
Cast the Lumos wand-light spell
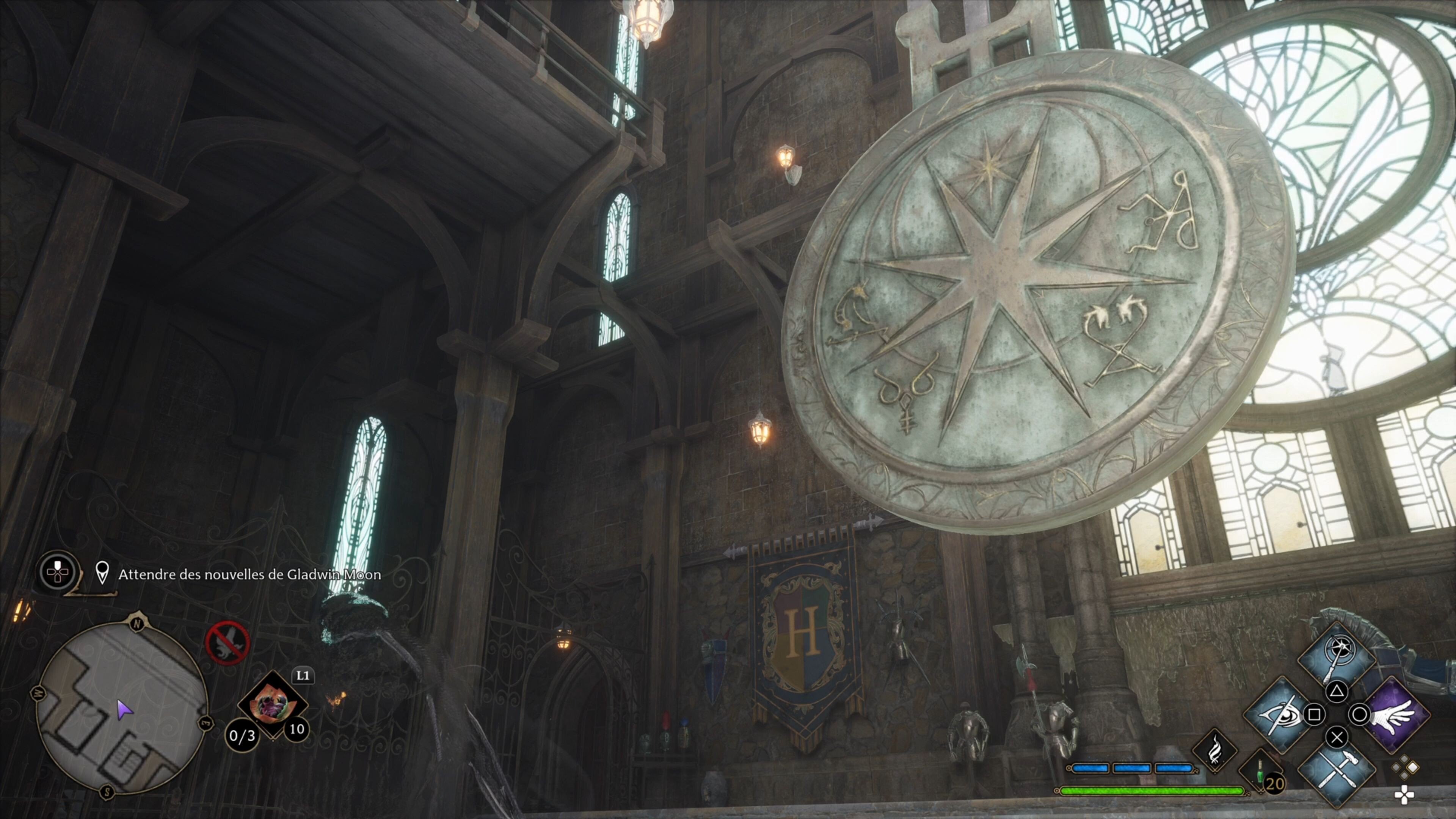pos(1336,659)
